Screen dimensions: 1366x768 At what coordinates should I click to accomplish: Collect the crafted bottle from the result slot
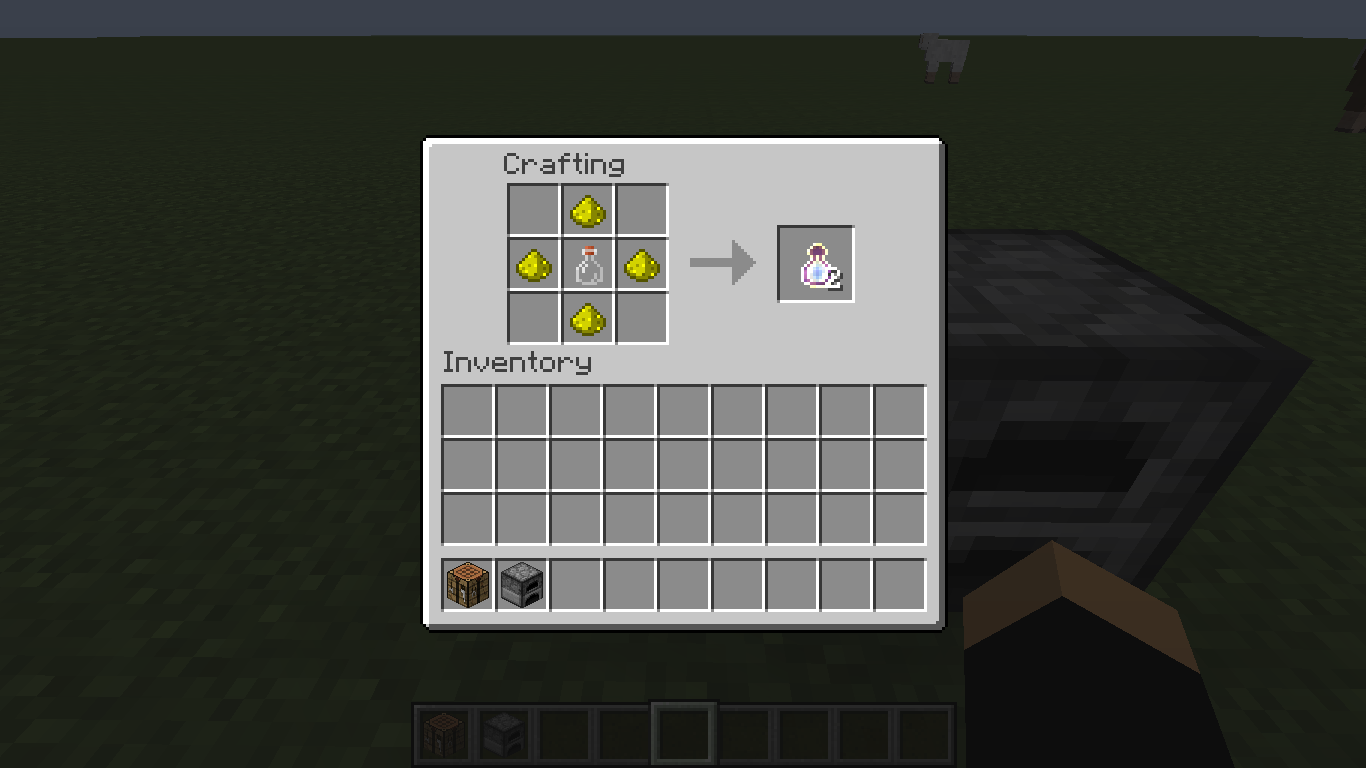pyautogui.click(x=815, y=263)
